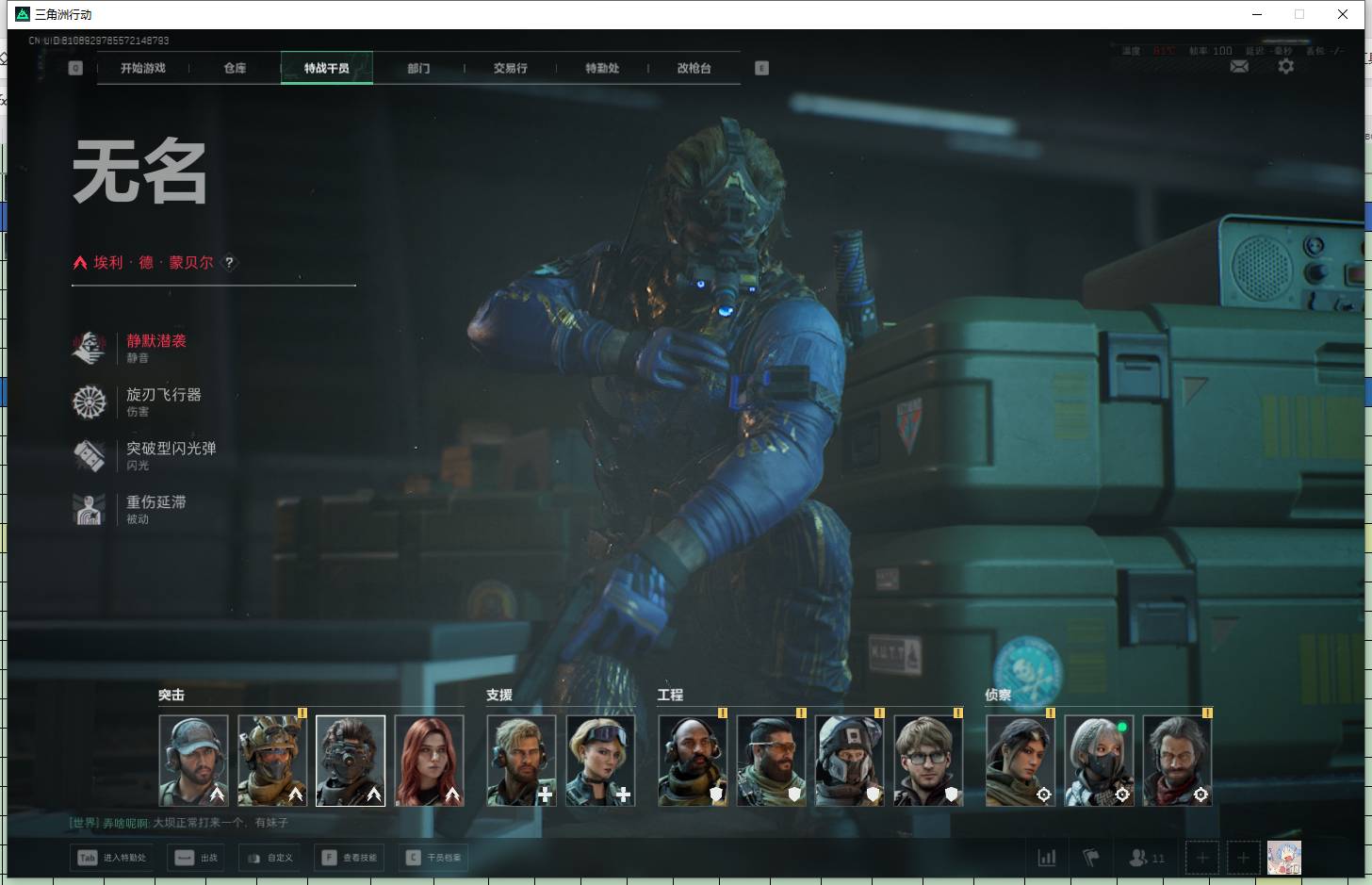
Task: Select the operator wearing a baseball cap
Action: click(x=193, y=761)
